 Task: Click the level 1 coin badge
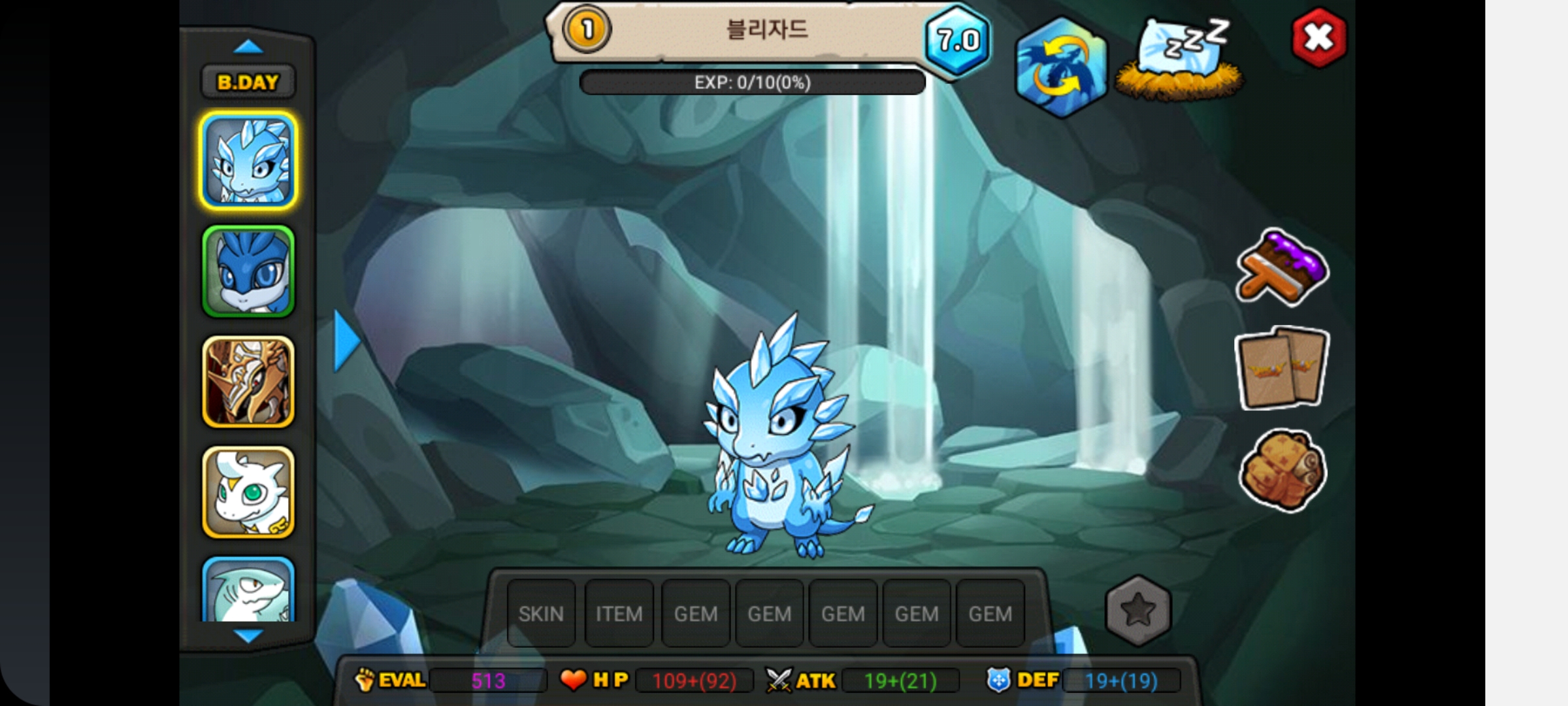tap(586, 29)
